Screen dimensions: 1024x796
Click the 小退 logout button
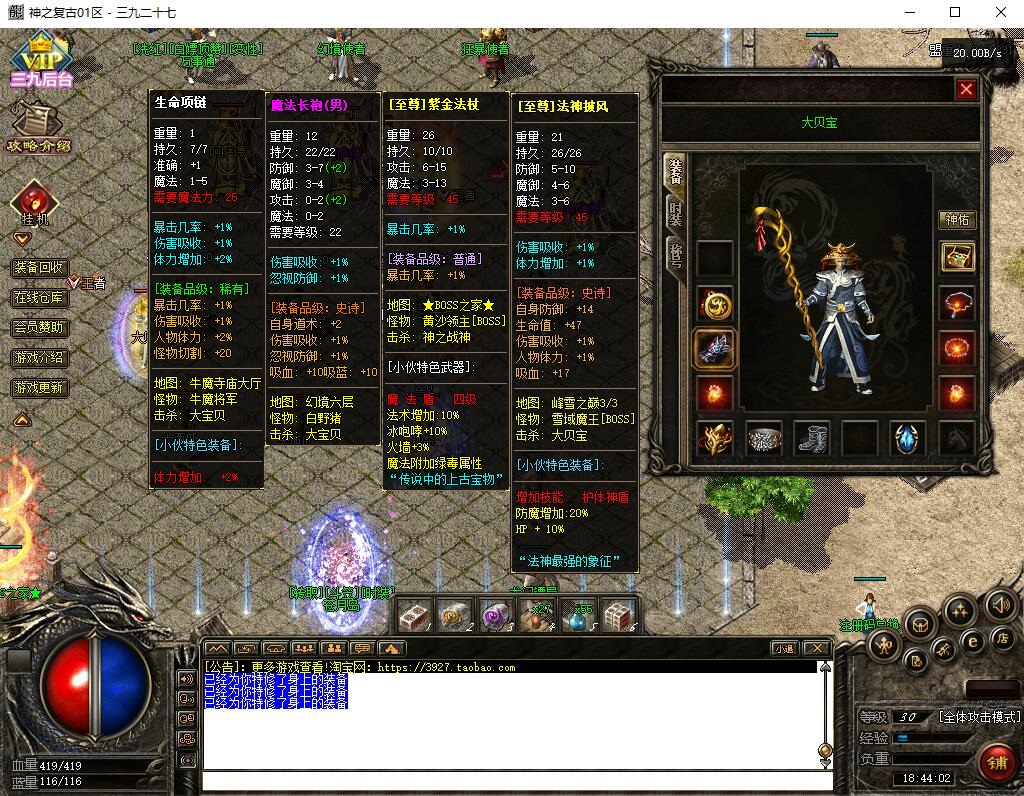785,648
